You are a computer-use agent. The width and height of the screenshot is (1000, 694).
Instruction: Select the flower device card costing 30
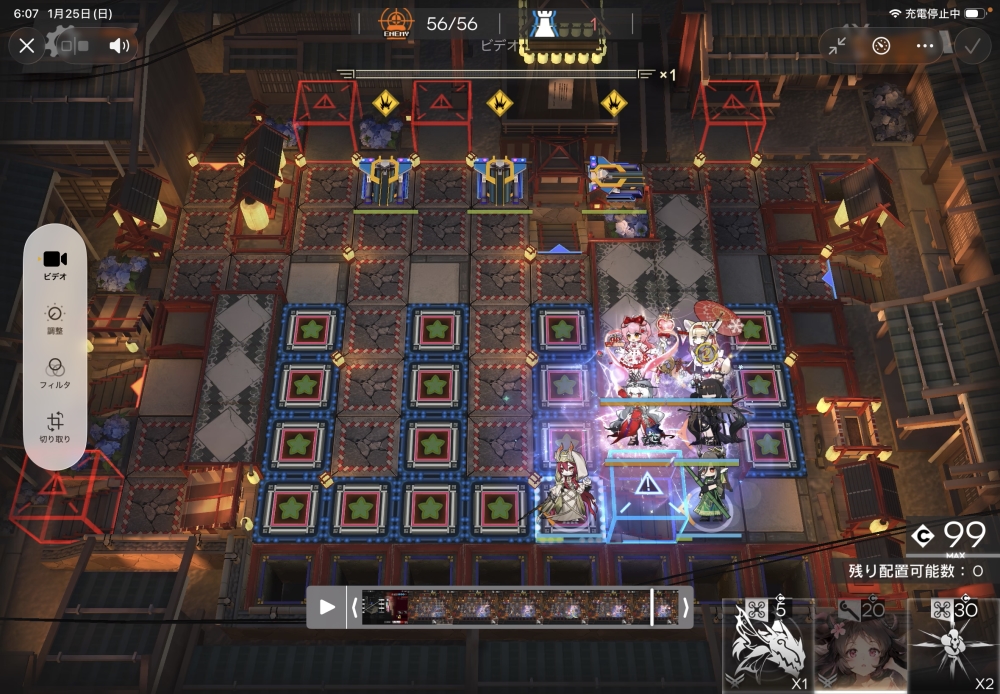coord(952,647)
